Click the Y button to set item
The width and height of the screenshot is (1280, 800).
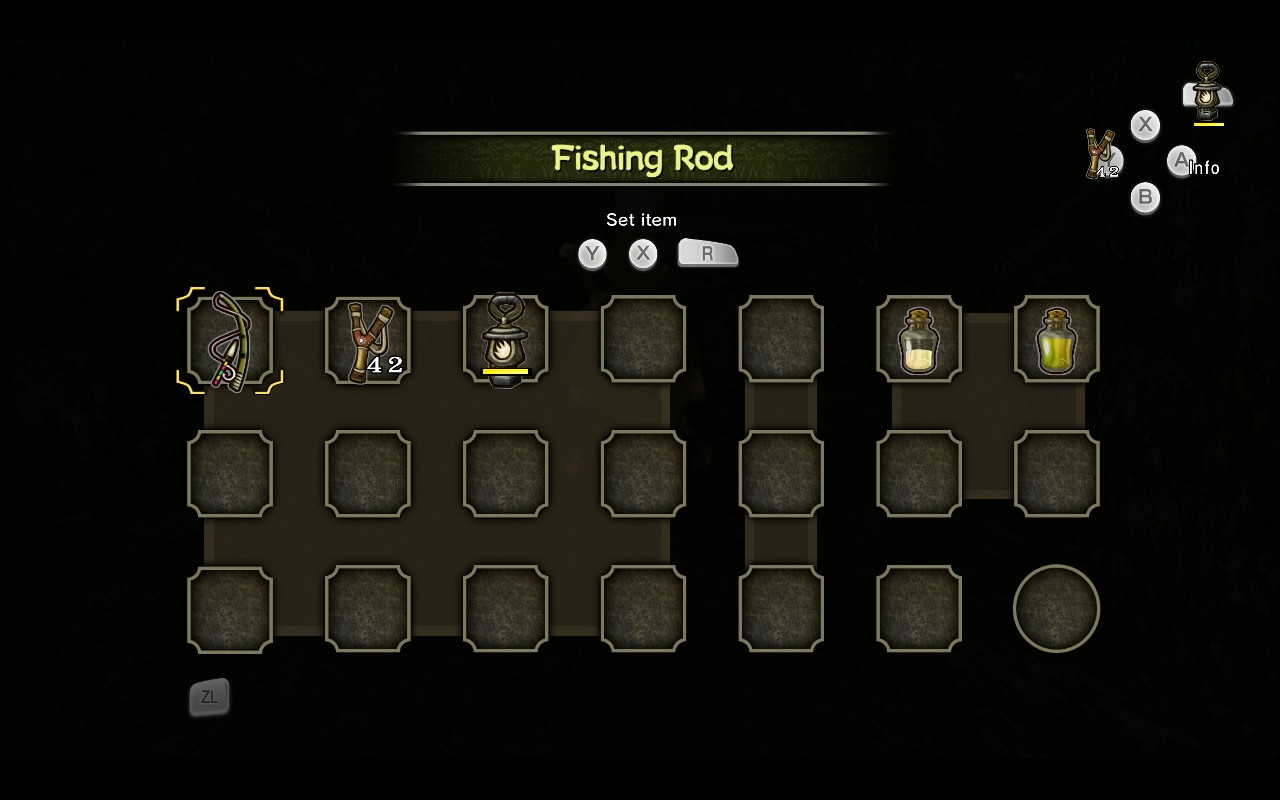[592, 254]
